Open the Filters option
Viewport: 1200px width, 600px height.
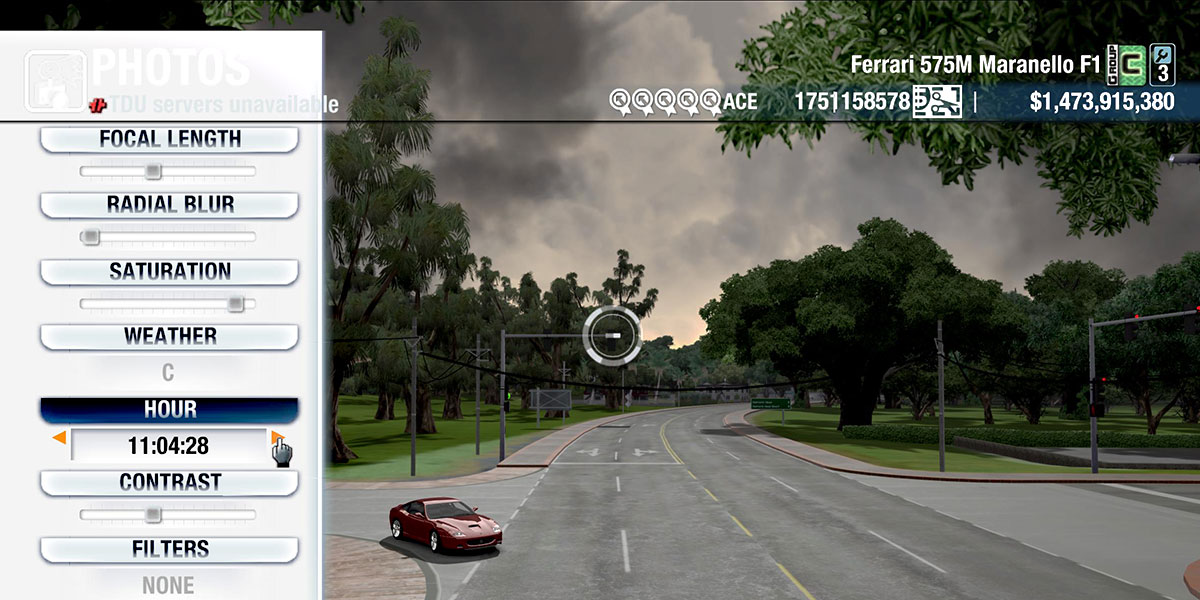pos(169,549)
